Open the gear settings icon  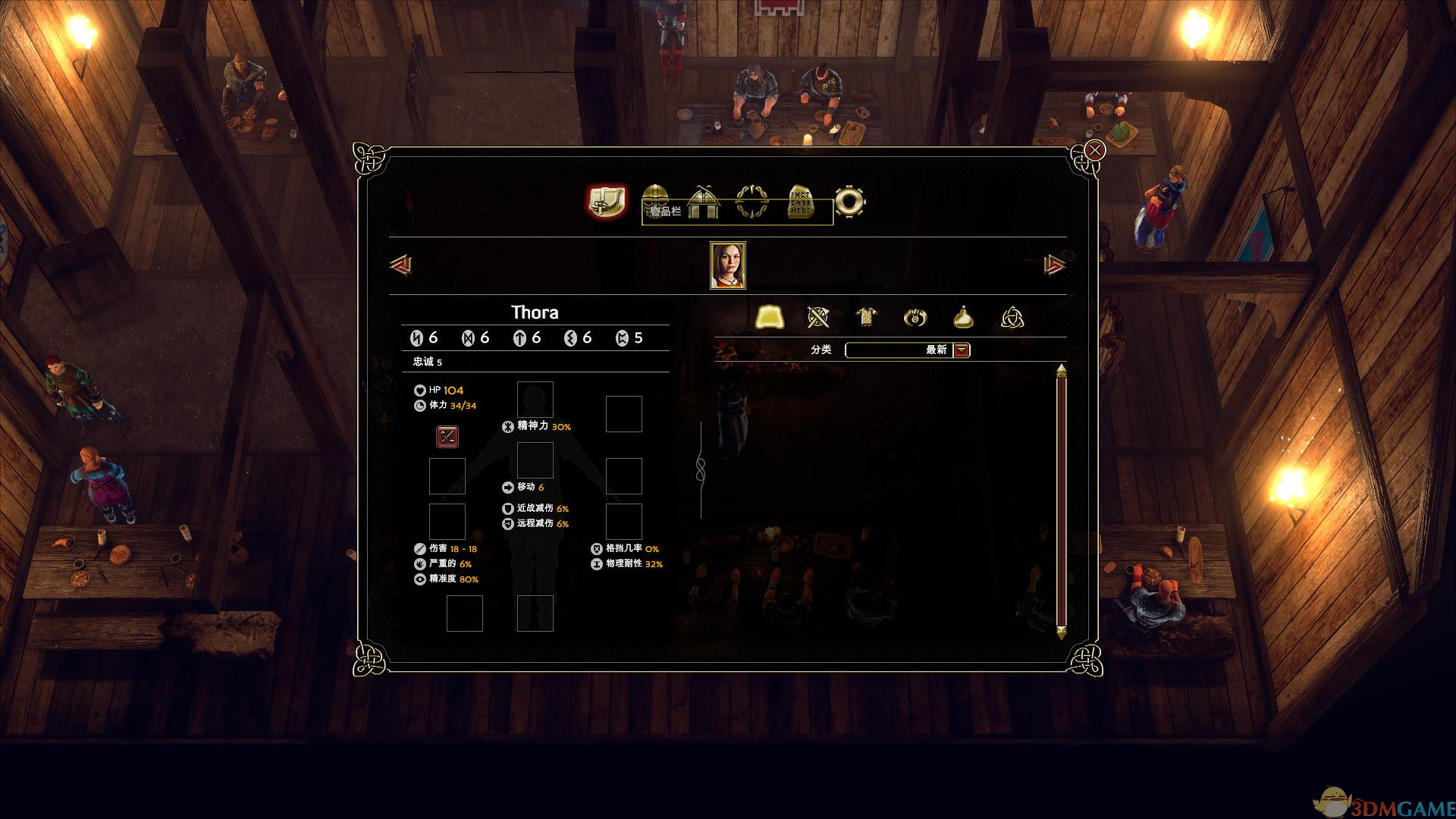[x=849, y=202]
